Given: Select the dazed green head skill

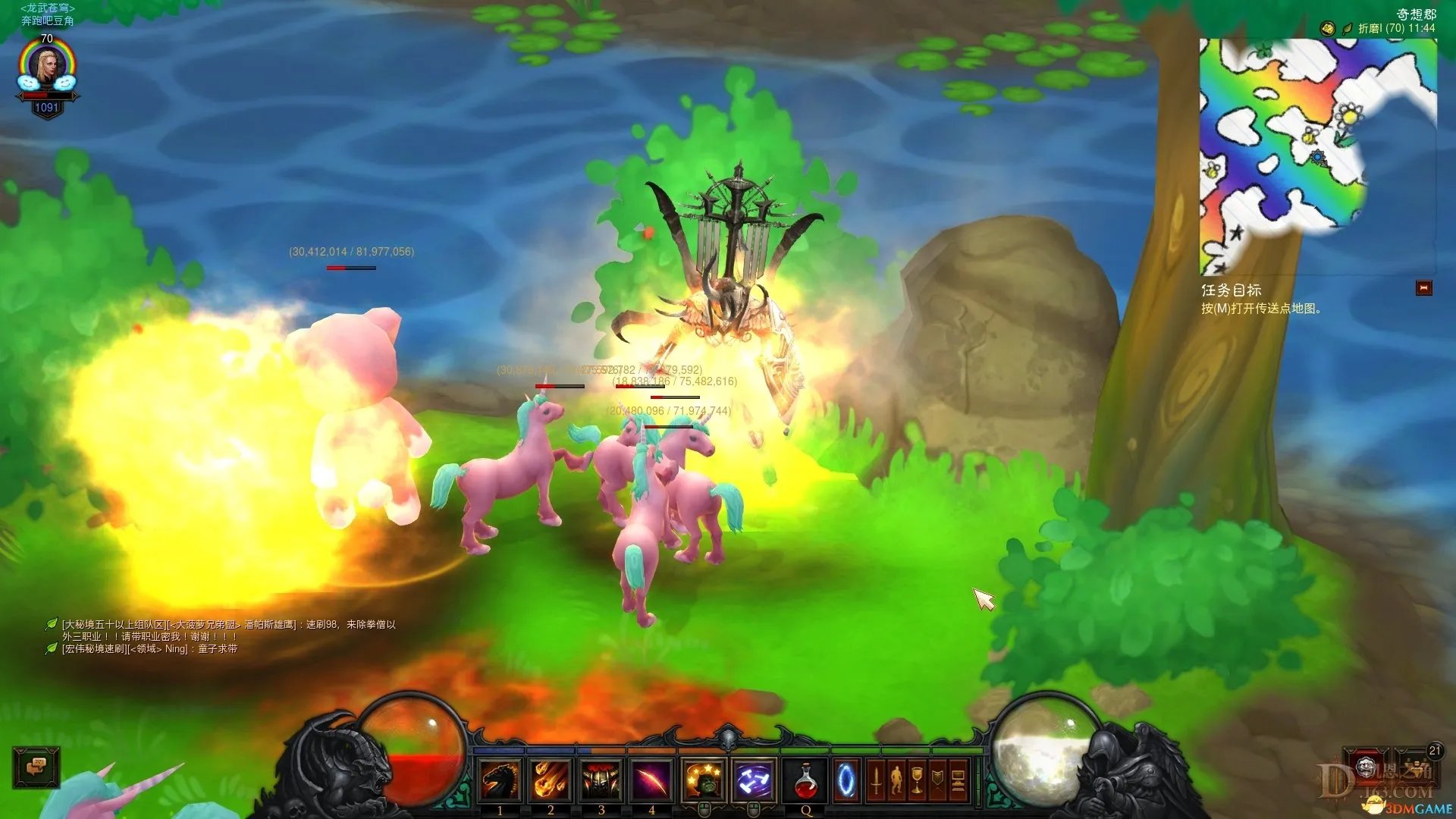Looking at the screenshot, I should (x=704, y=780).
